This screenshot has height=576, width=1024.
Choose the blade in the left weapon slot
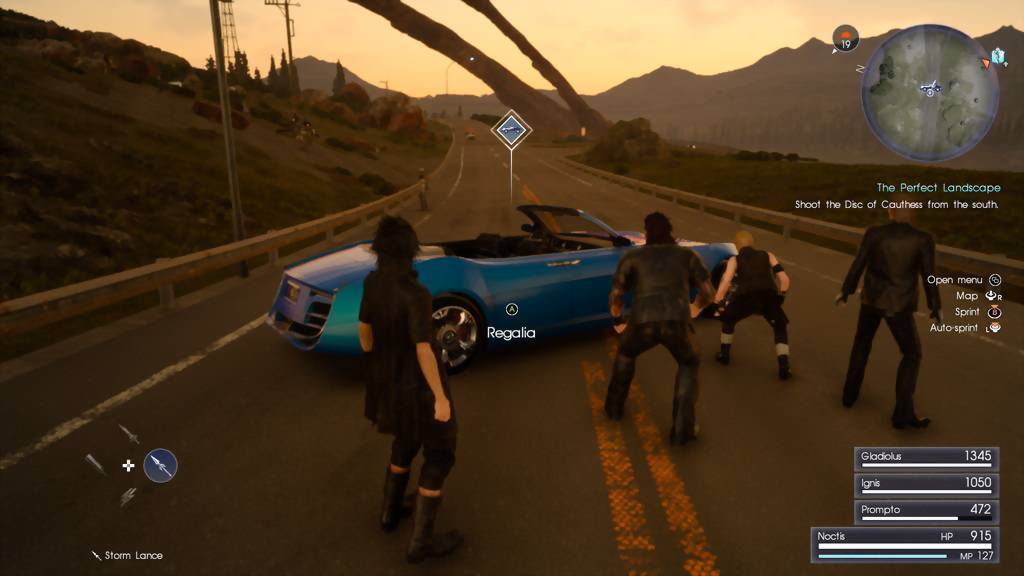pyautogui.click(x=95, y=465)
